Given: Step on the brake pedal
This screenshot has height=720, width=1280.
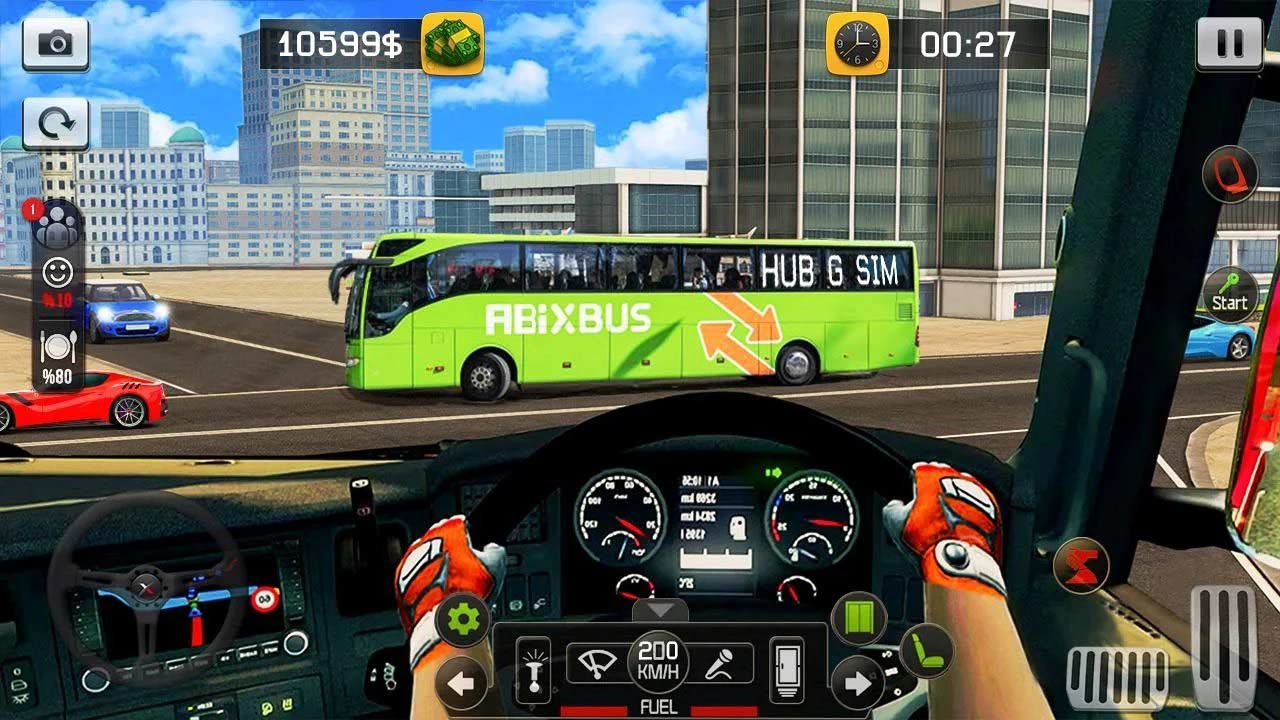Looking at the screenshot, I should (x=1117, y=679).
